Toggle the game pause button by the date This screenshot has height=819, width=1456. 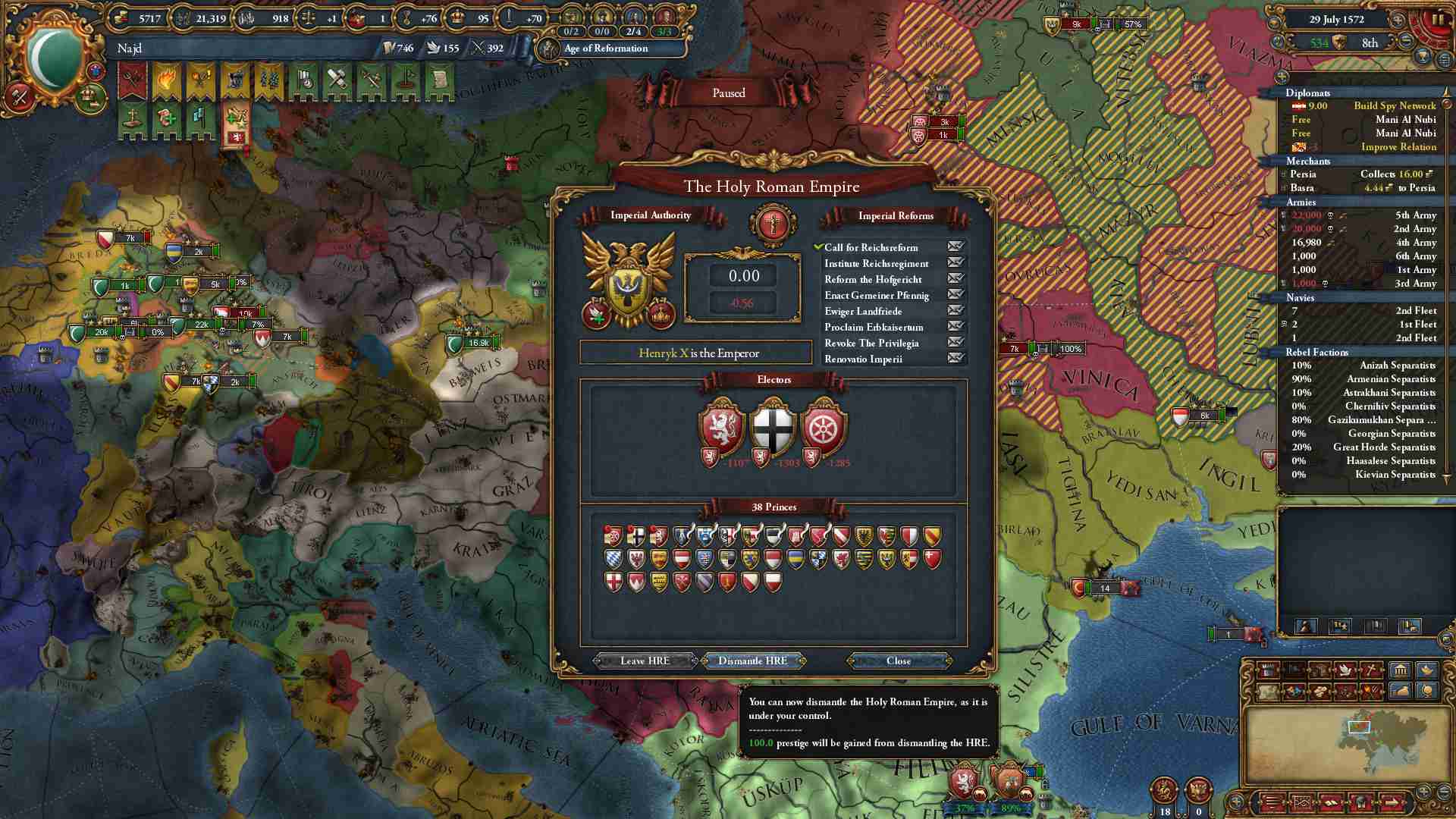[x=1437, y=20]
